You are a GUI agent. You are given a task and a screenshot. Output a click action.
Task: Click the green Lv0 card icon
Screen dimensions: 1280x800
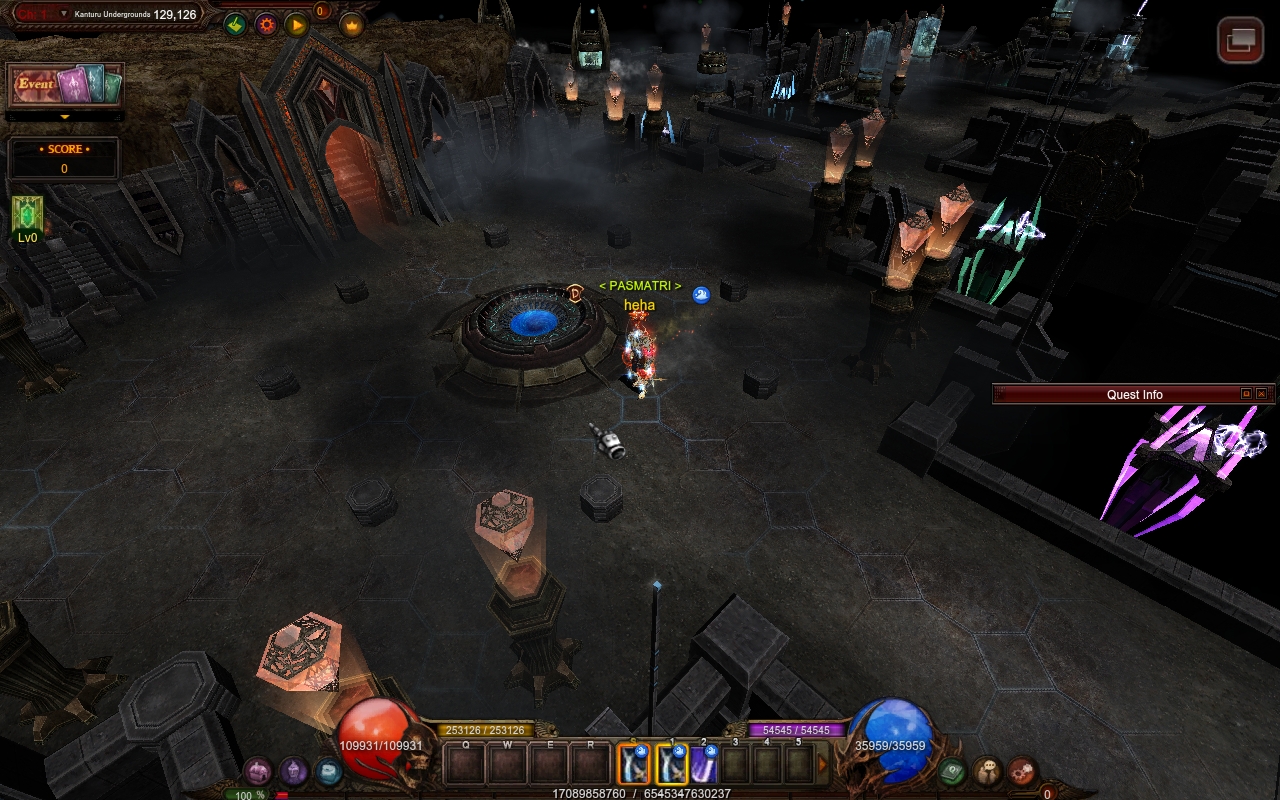[x=27, y=215]
